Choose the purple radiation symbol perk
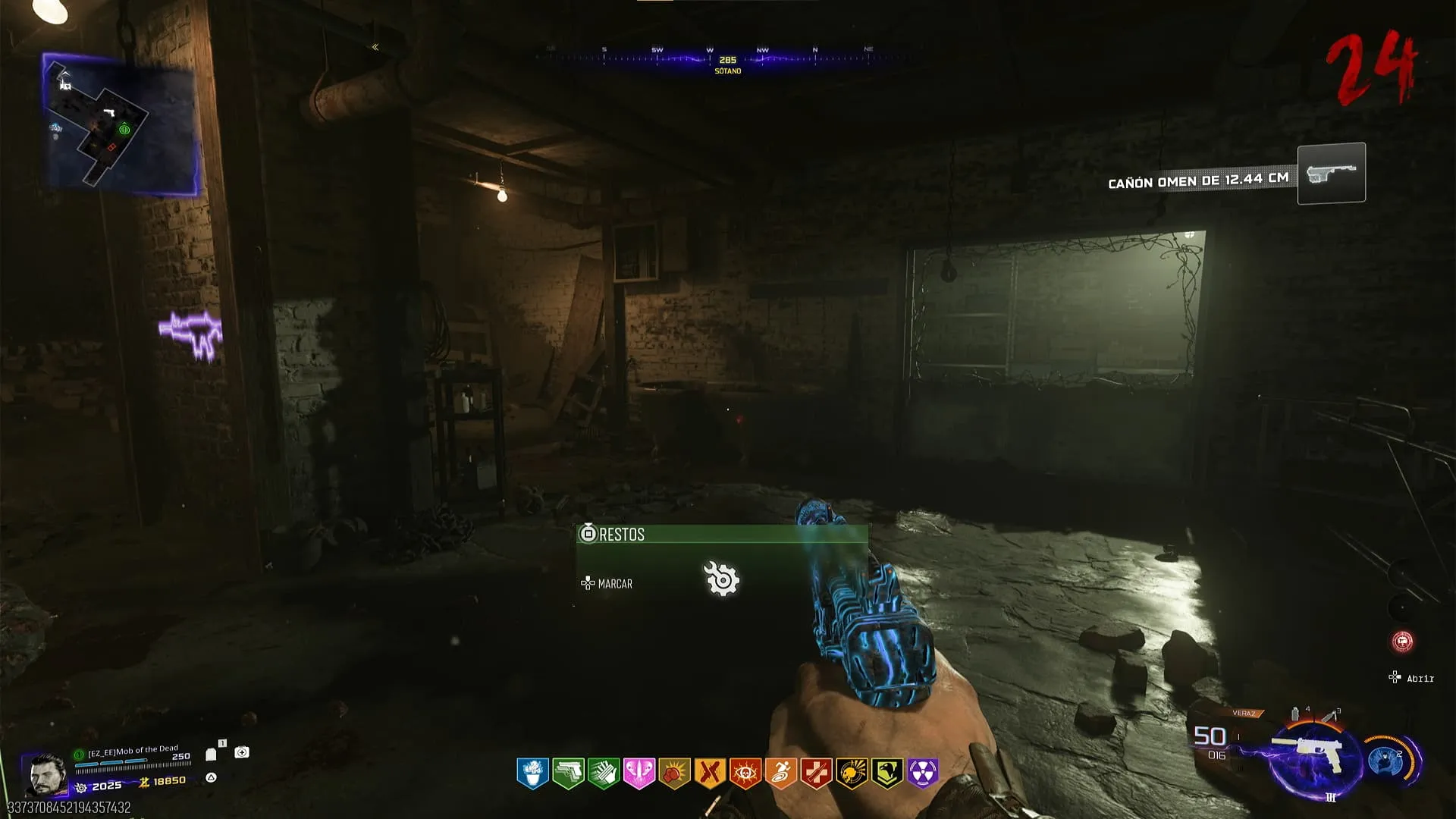Screen dimensions: 1456x819 pos(923,773)
